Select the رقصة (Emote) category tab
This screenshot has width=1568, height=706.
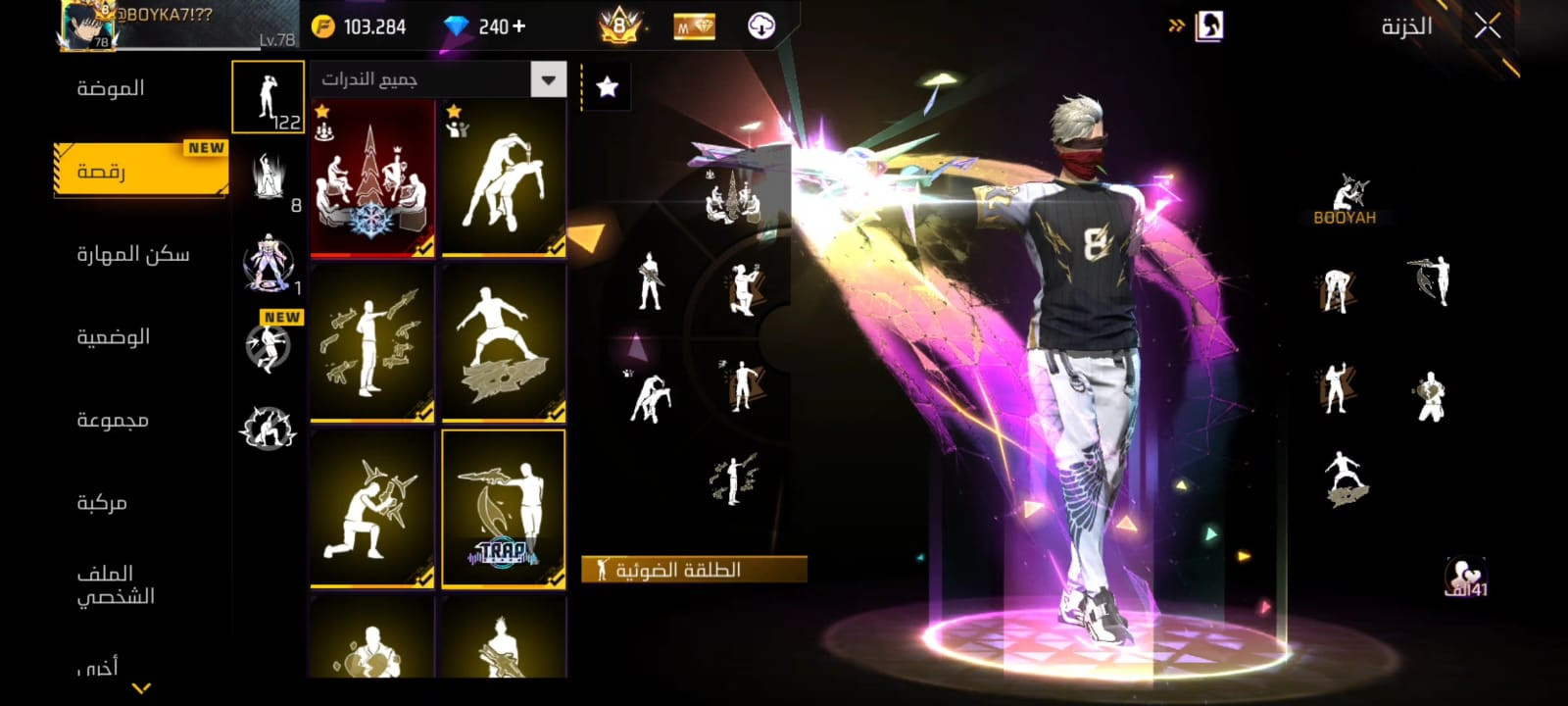point(102,172)
